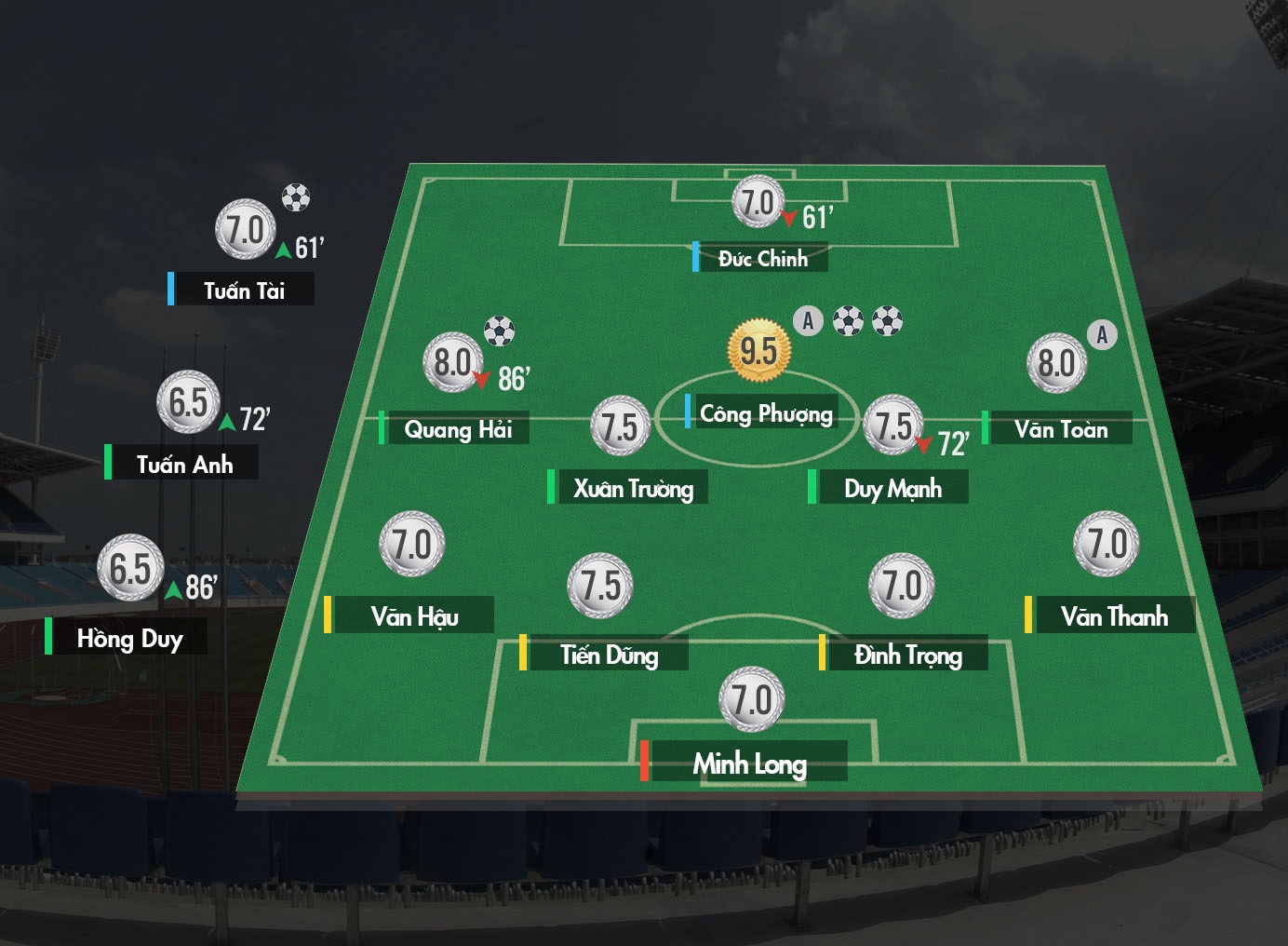Choose midfielder Xuân Trường's name label
Viewport: 1288px width, 946px height.
click(x=633, y=488)
